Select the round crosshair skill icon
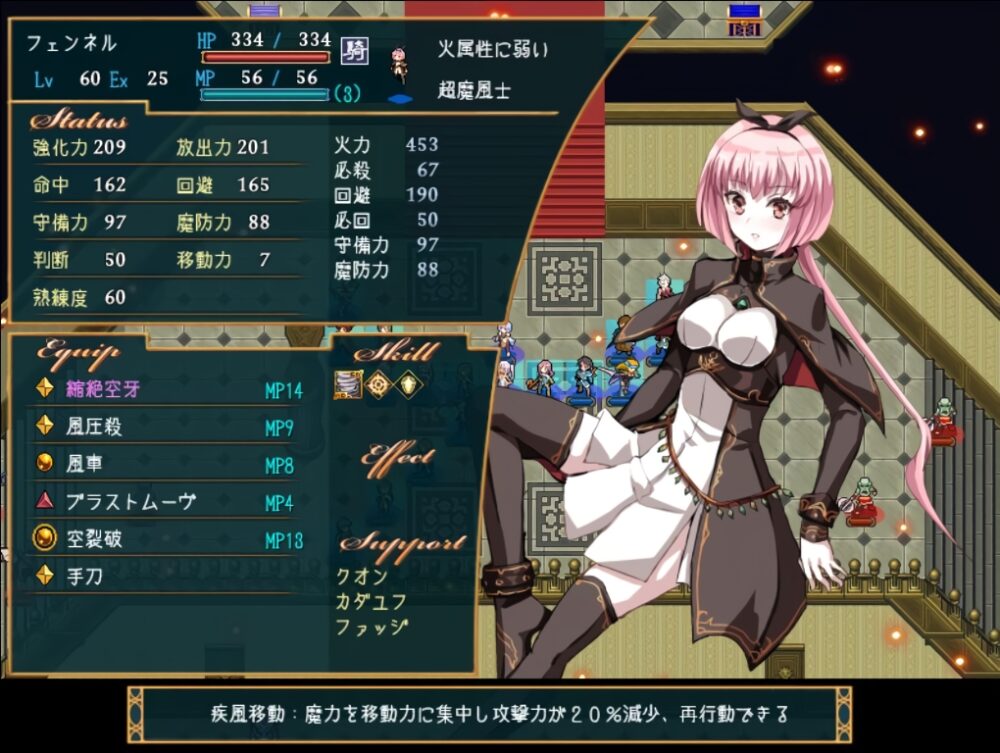The height and width of the screenshot is (753, 1000). click(x=377, y=385)
